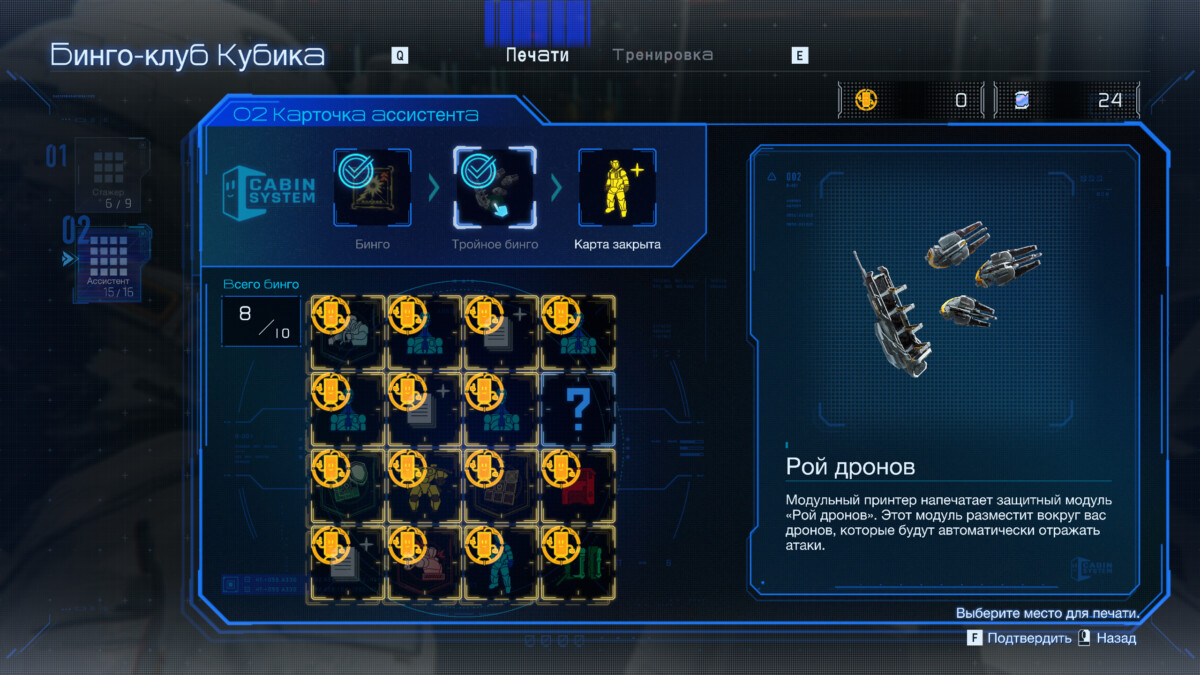
Task: Select the Печати tab
Action: pyautogui.click(x=537, y=55)
